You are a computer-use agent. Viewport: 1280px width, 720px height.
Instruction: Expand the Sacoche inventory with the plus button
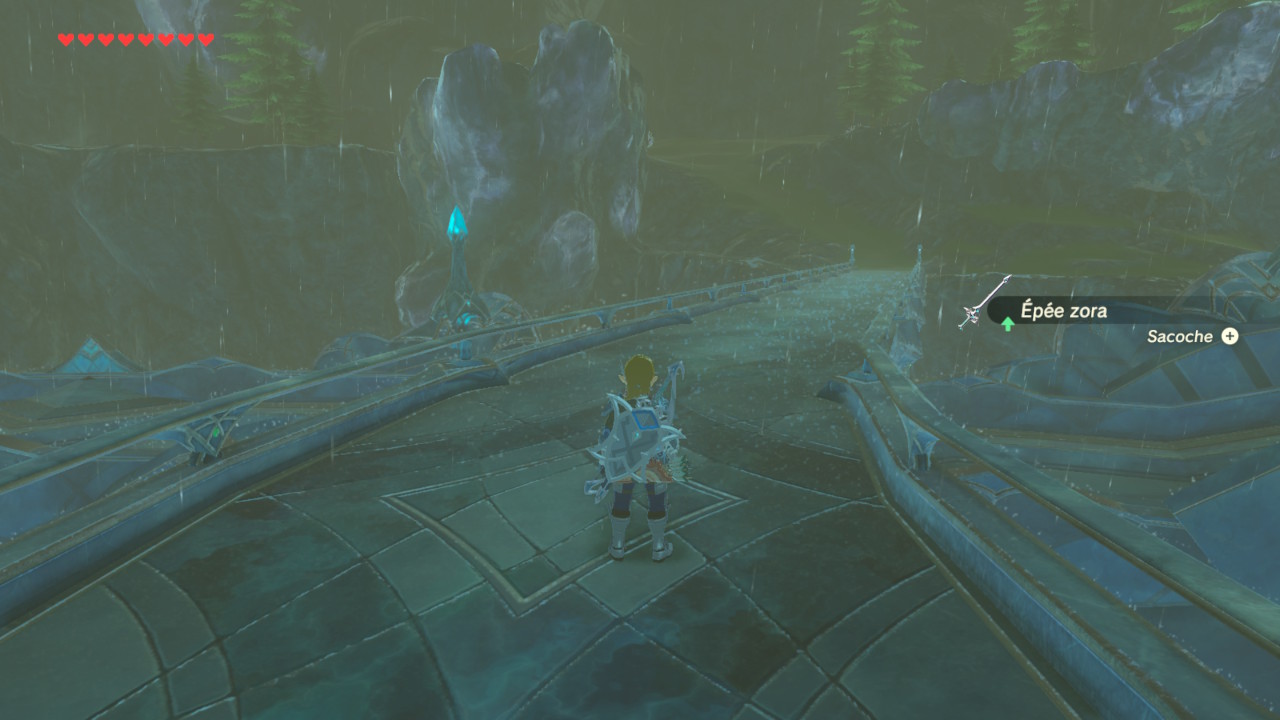pyautogui.click(x=1233, y=337)
